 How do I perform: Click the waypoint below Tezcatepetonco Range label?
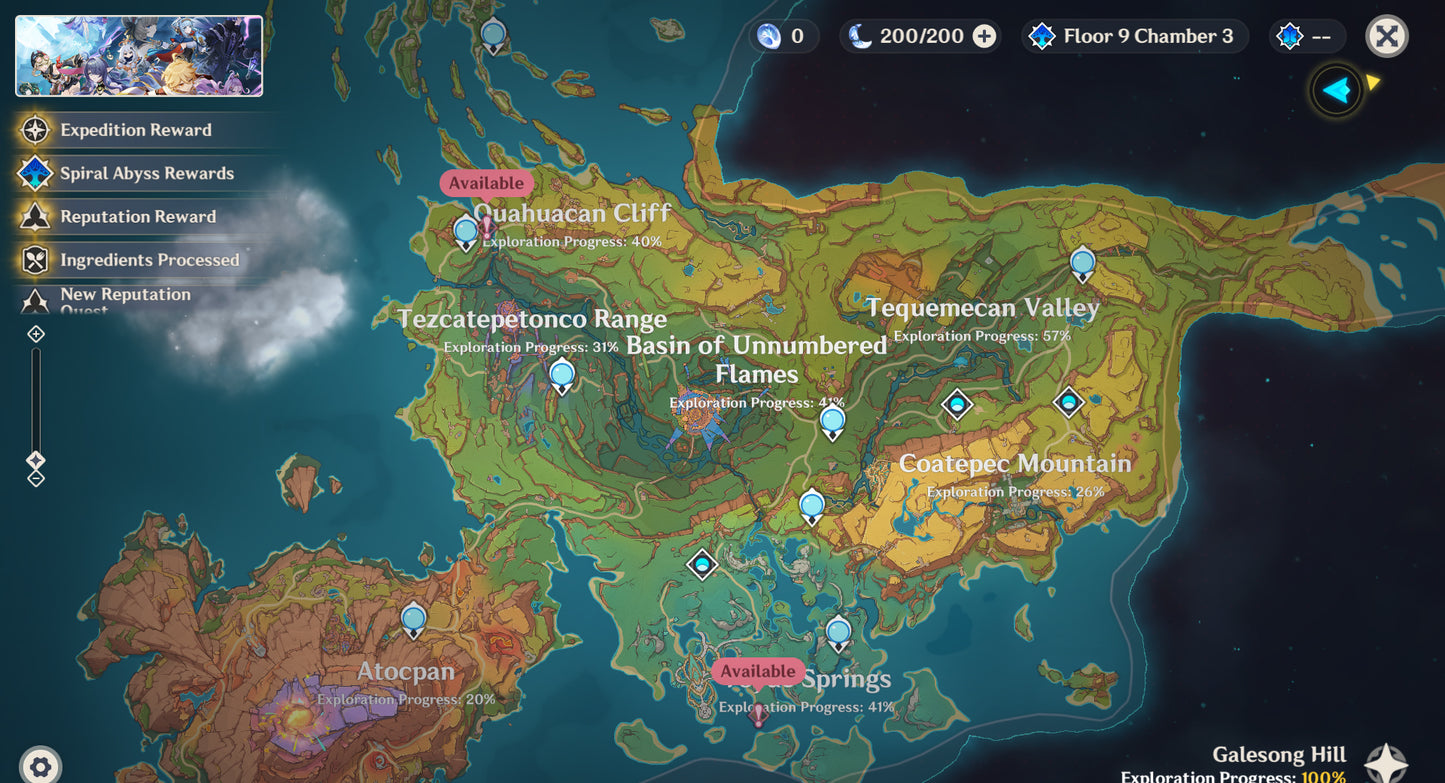562,376
